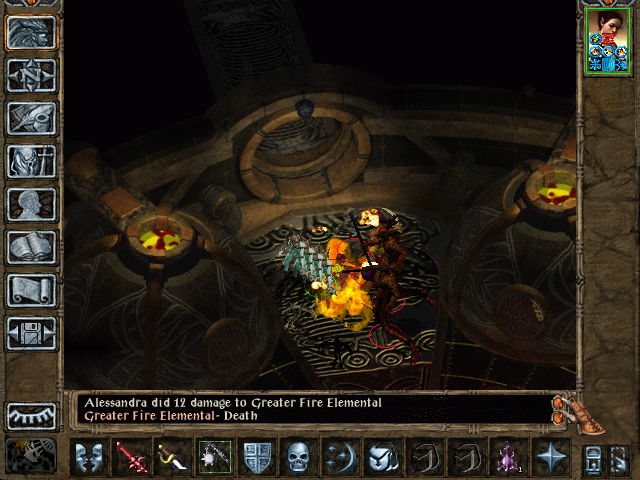The image size is (640, 480).
Task: Open special abilities four-point star button
Action: 549,457
